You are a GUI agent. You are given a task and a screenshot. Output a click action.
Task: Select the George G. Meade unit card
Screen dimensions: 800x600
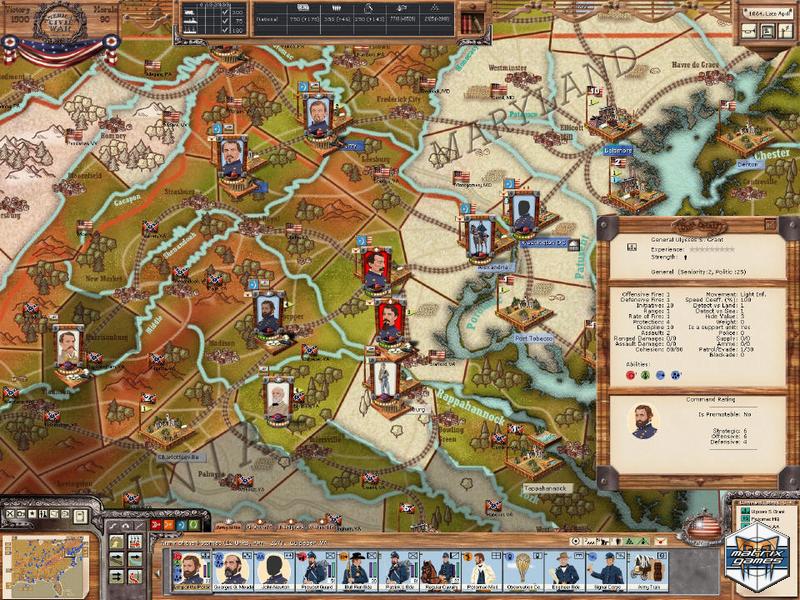click(232, 570)
